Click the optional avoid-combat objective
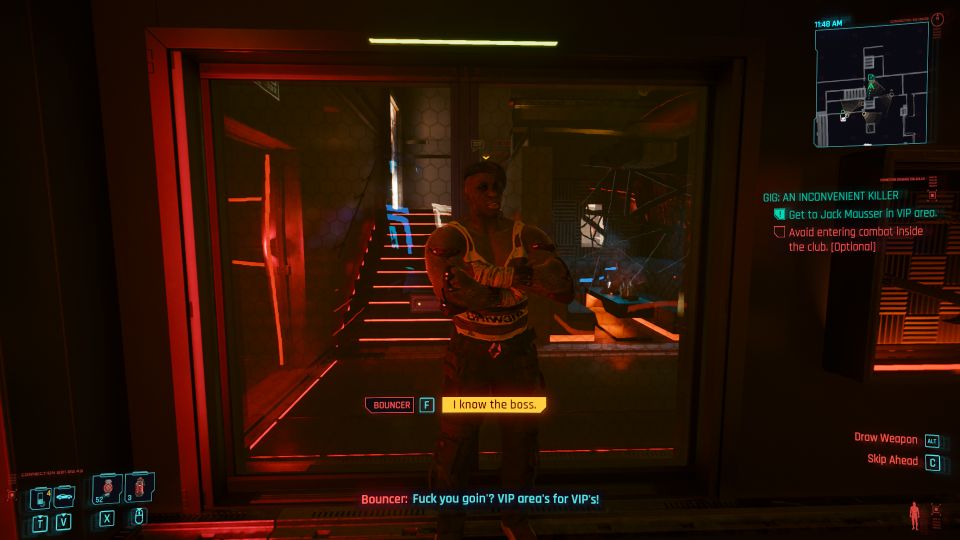 (x=855, y=237)
